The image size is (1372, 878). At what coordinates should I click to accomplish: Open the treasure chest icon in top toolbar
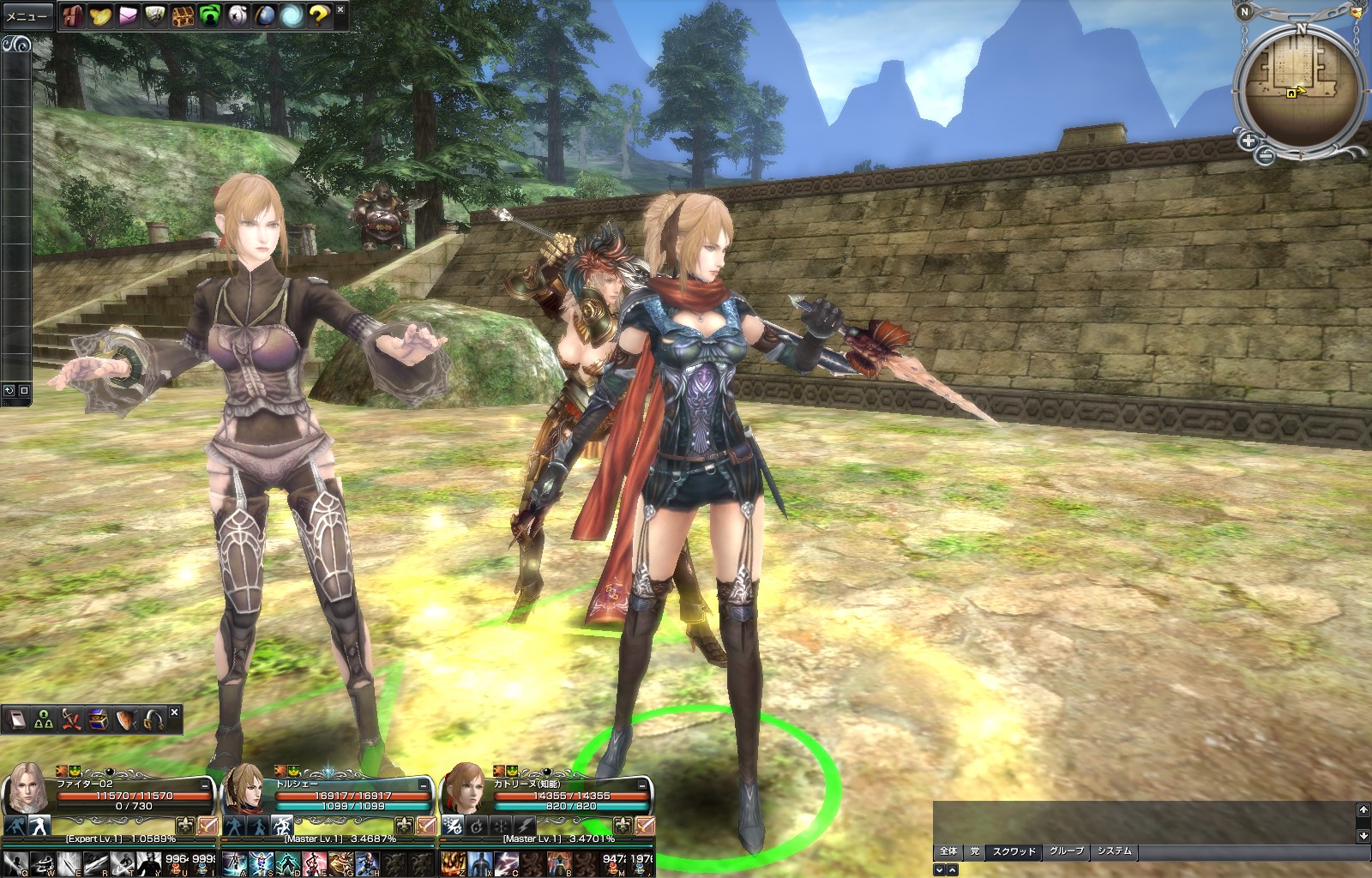(x=183, y=15)
